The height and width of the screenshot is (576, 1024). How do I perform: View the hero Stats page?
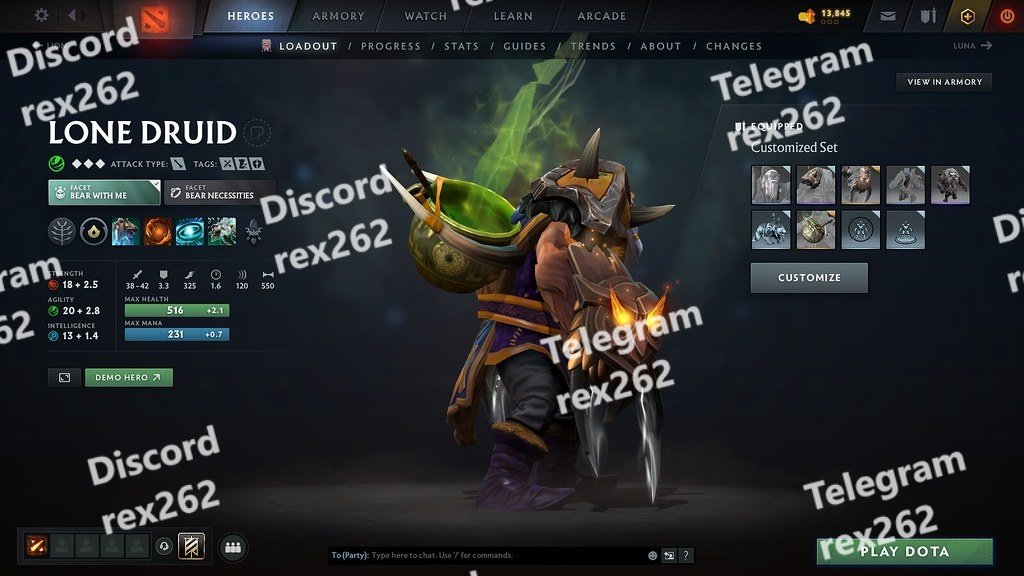pos(462,46)
